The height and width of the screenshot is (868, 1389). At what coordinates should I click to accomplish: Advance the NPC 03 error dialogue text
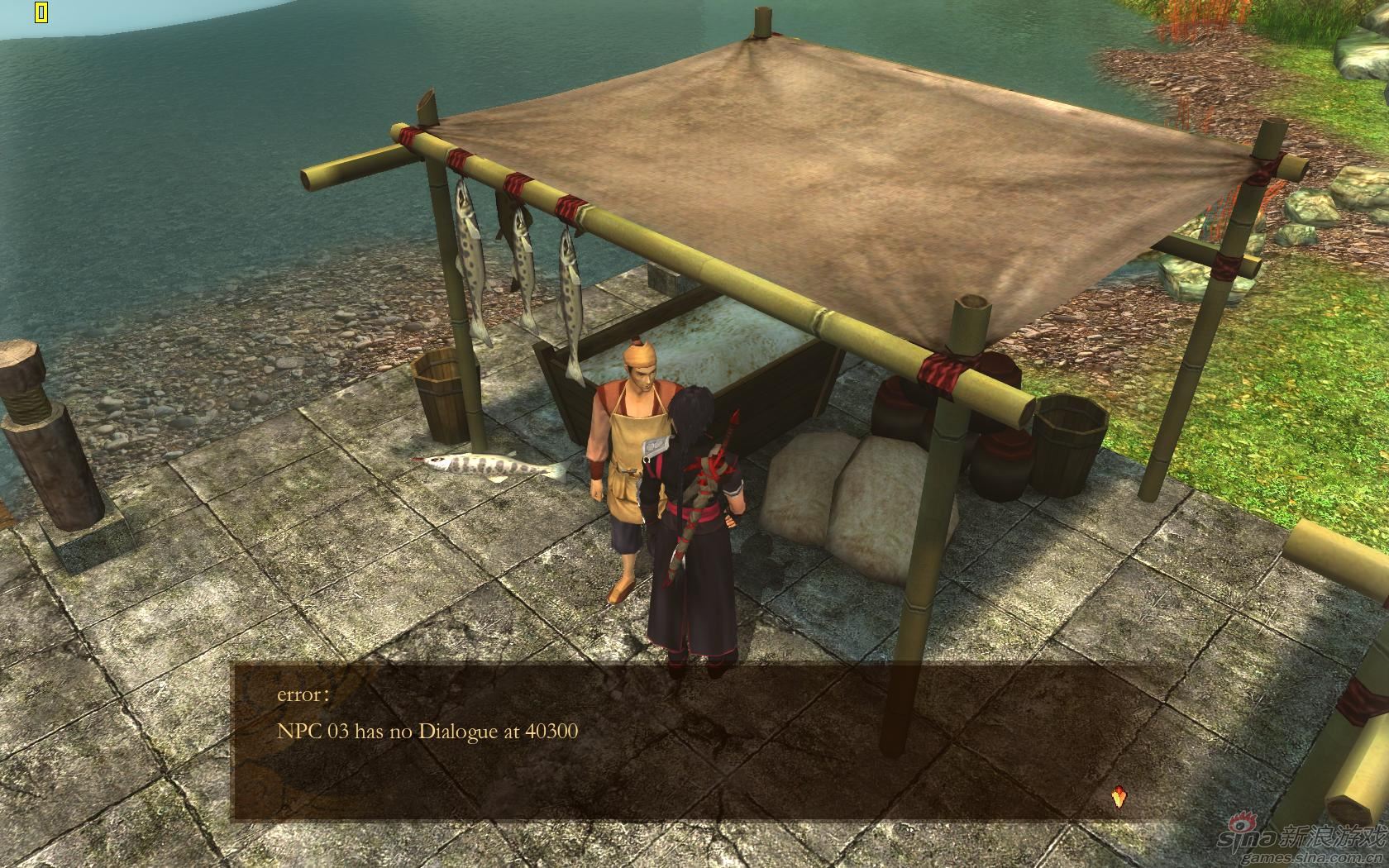(x=427, y=732)
